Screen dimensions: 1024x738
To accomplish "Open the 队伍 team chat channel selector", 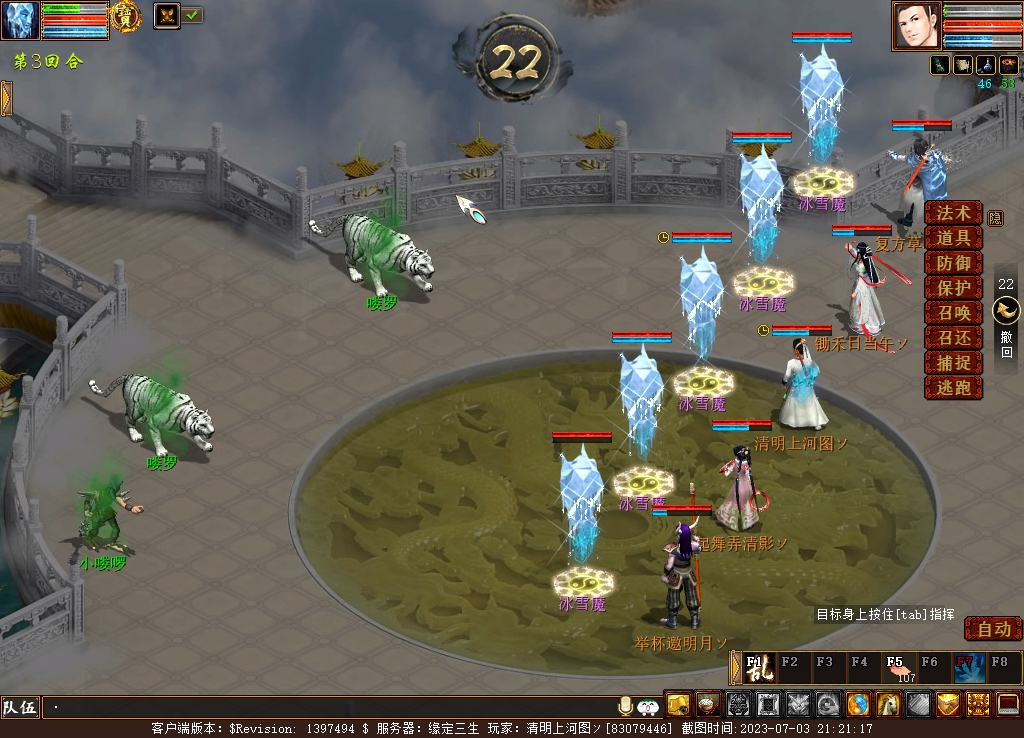I will point(19,707).
